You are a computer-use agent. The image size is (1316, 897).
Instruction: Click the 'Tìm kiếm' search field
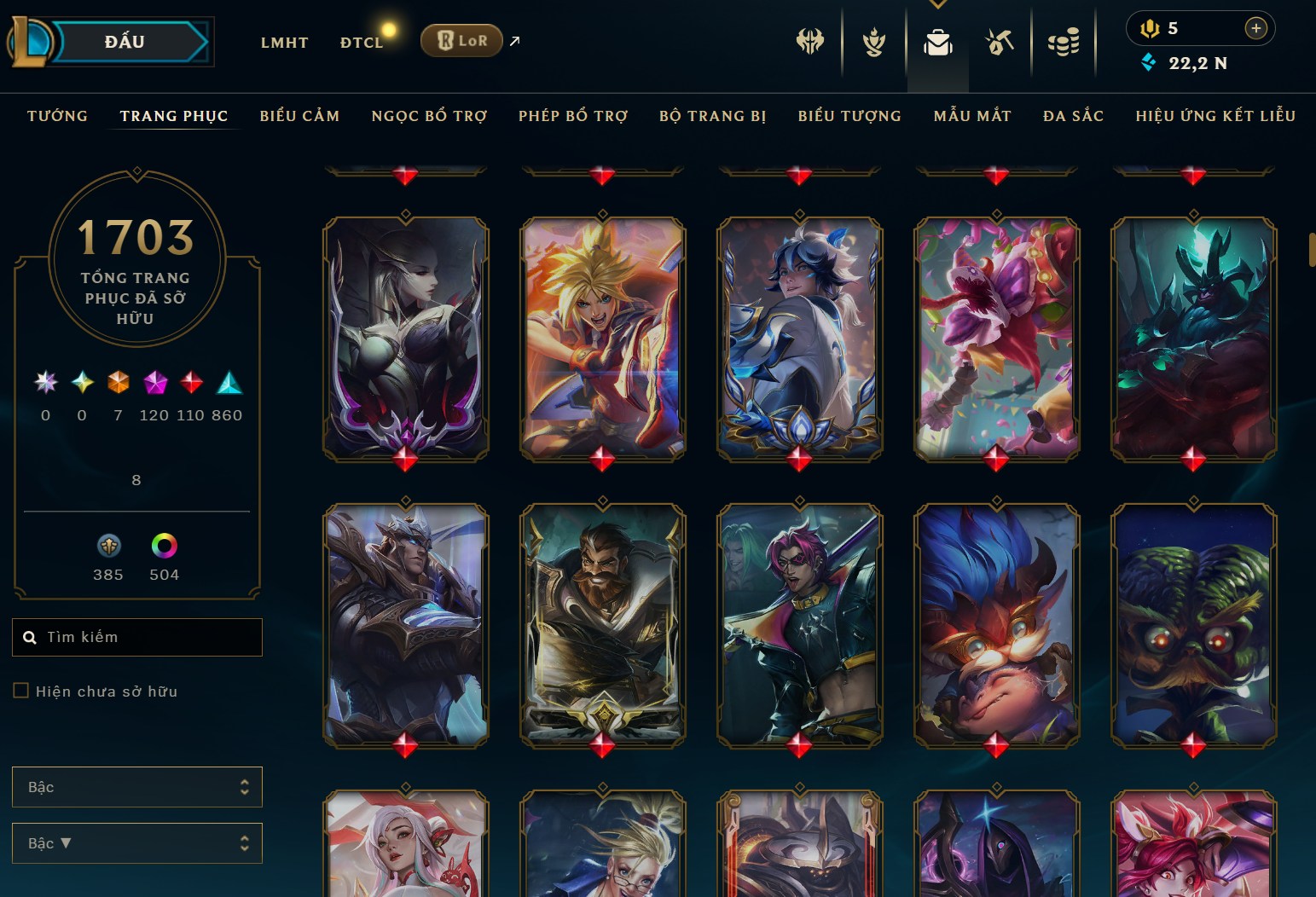point(136,637)
